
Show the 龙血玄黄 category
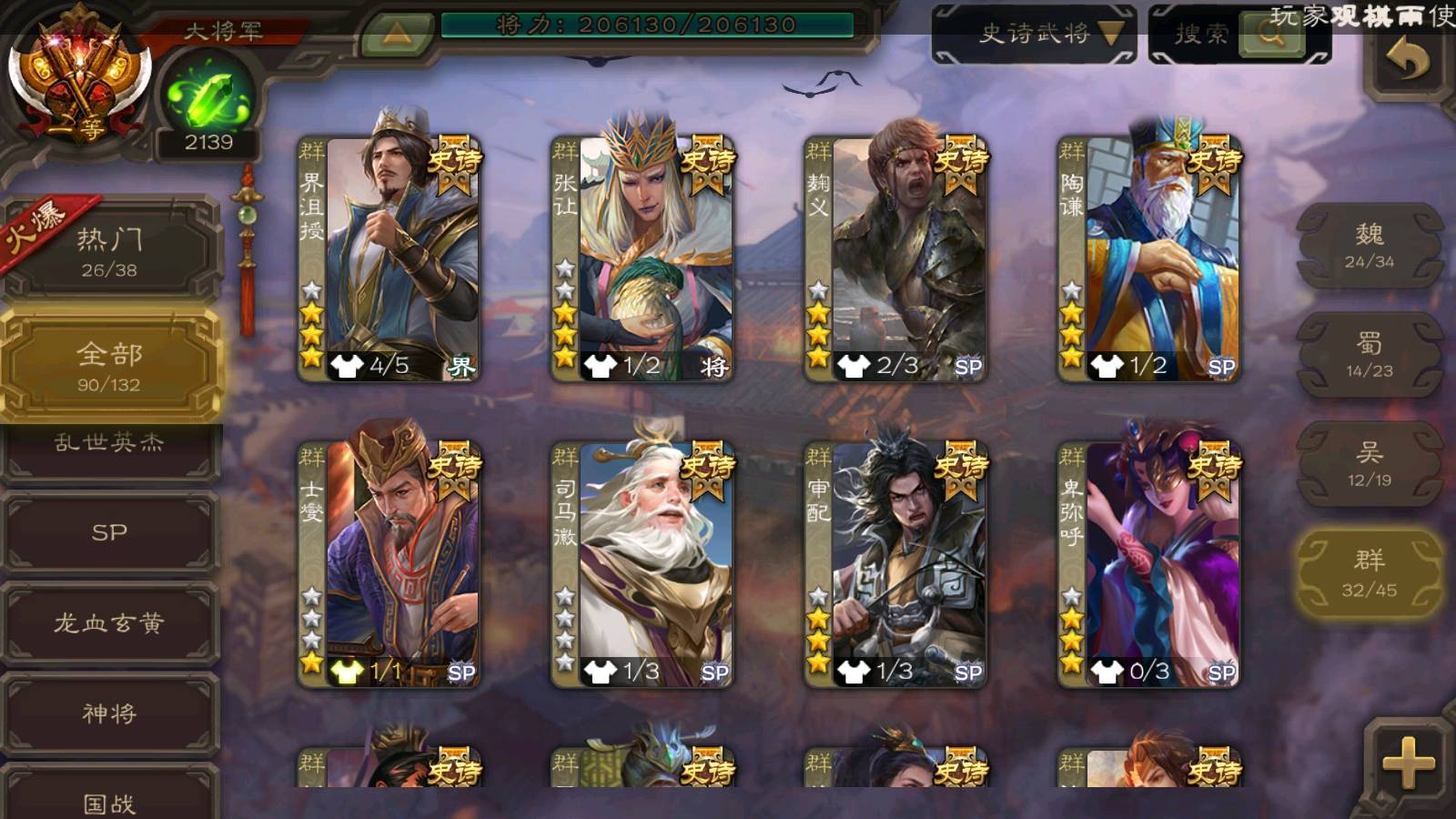pyautogui.click(x=109, y=623)
